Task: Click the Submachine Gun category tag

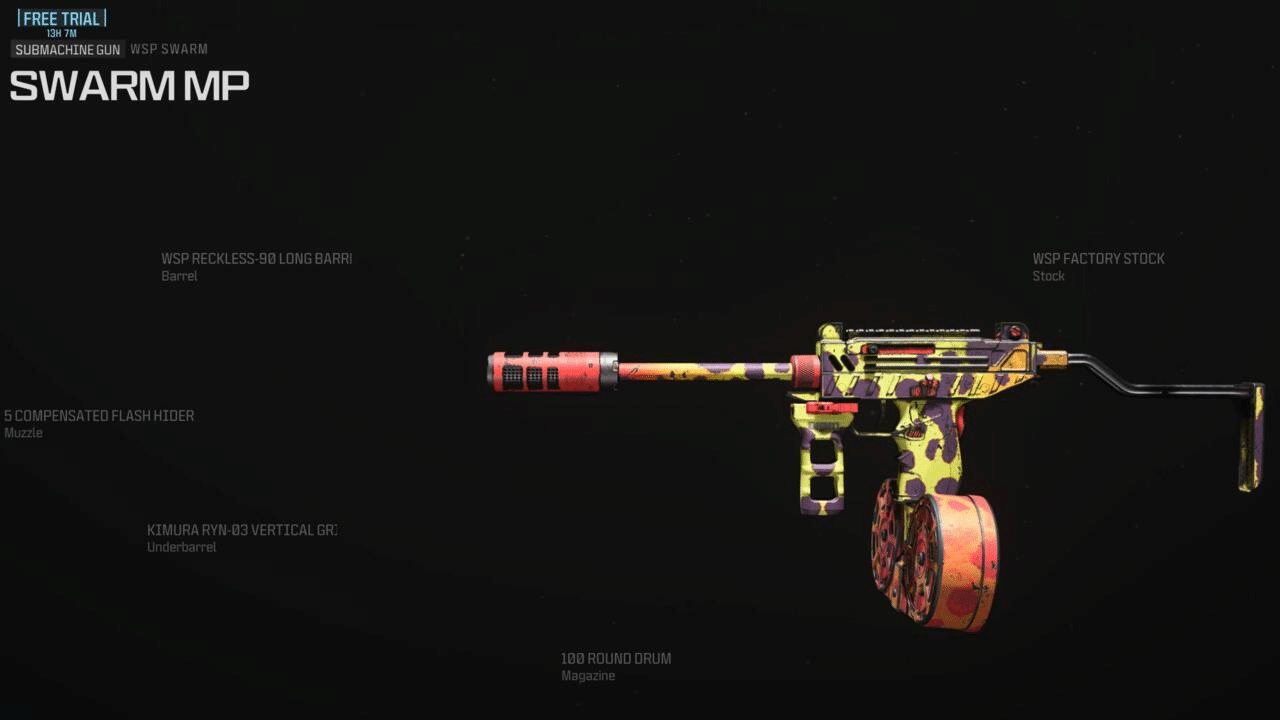Action: [66, 49]
